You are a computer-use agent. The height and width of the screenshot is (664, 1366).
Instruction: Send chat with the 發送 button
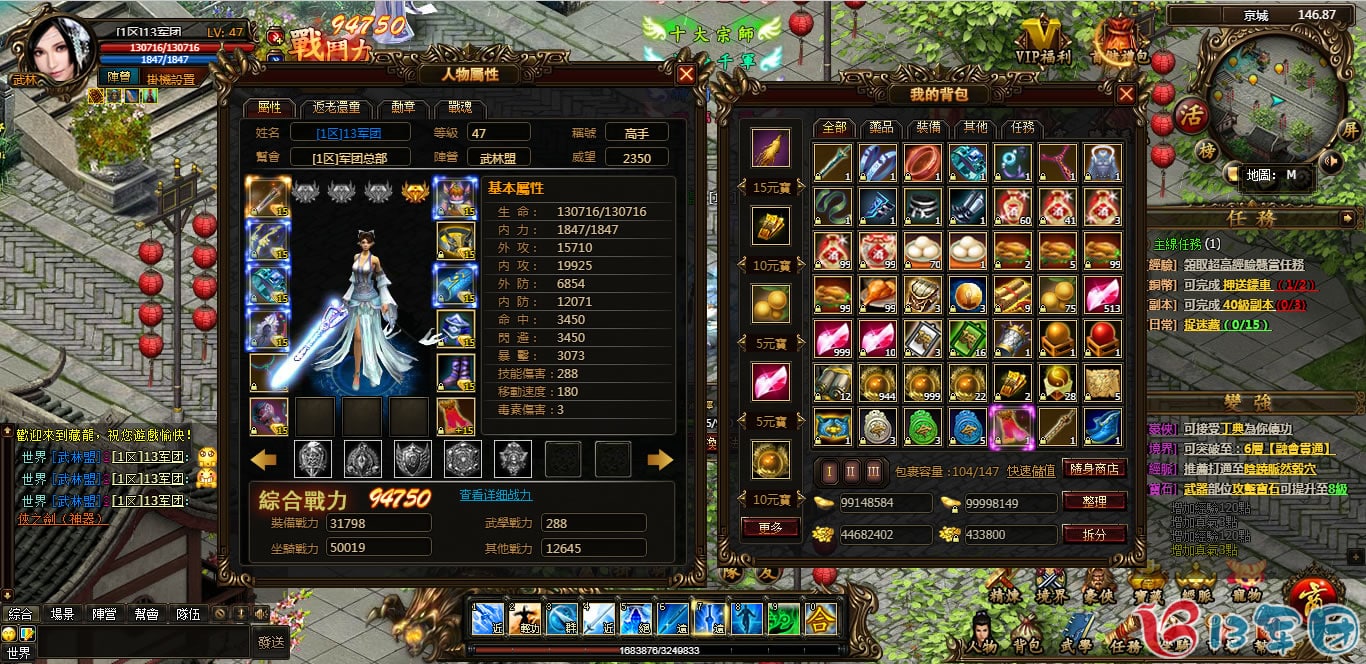point(271,641)
